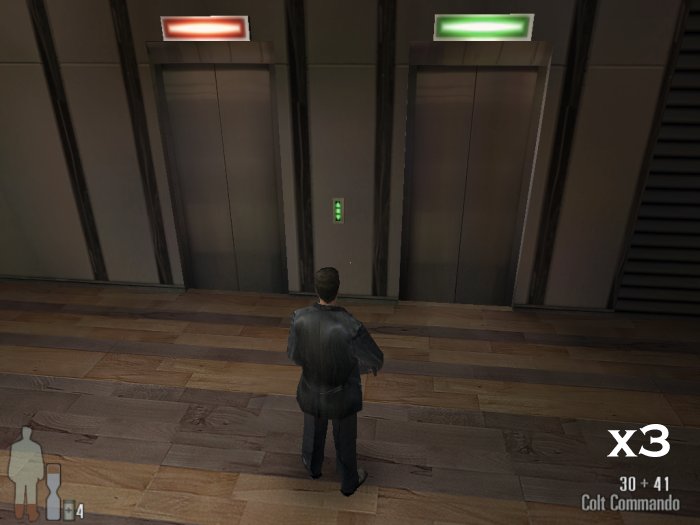Click the Colt Commando weapon label

click(630, 503)
